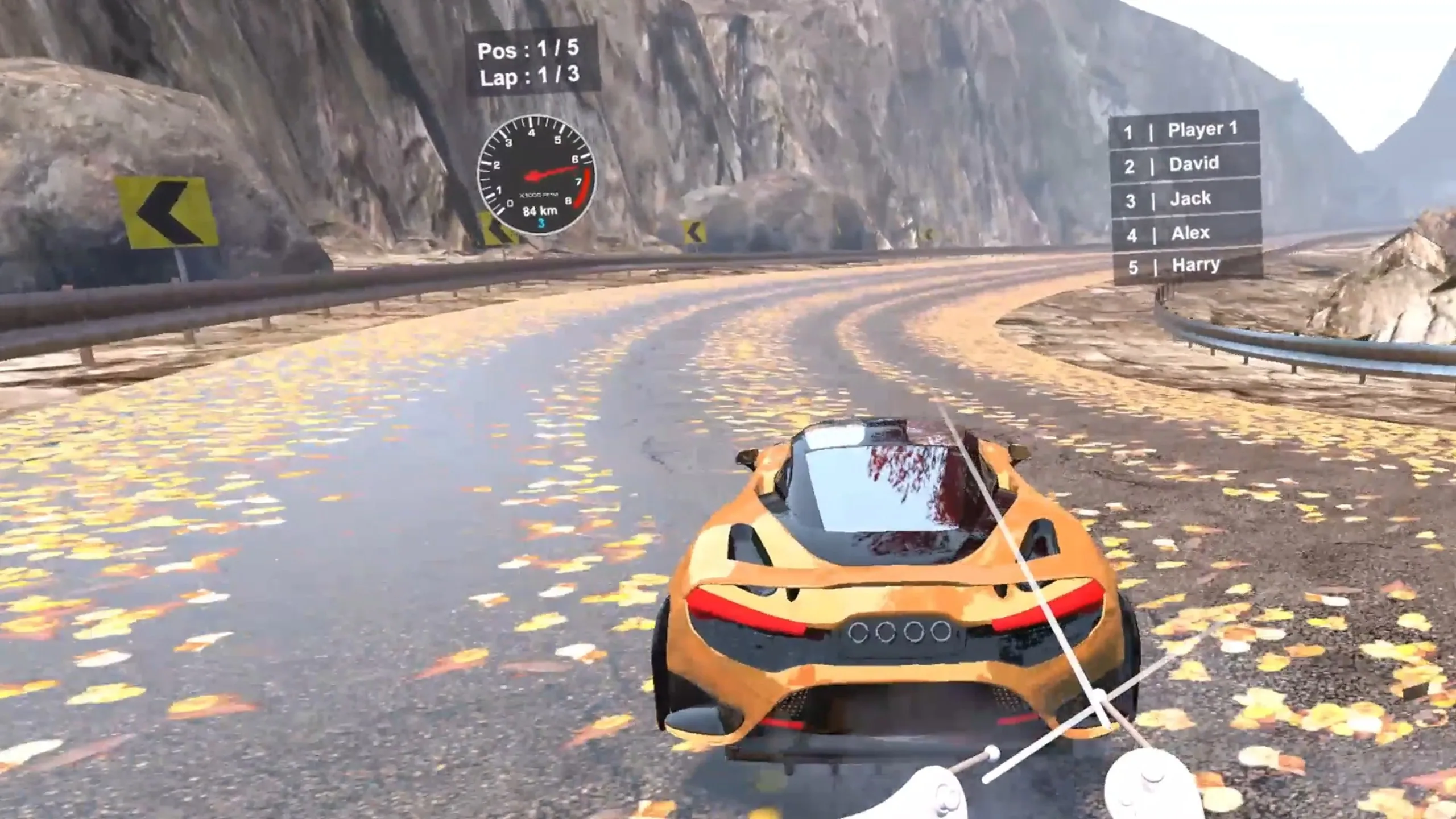The height and width of the screenshot is (819, 1456).
Task: Choose David in the race standings
Action: tap(1185, 165)
